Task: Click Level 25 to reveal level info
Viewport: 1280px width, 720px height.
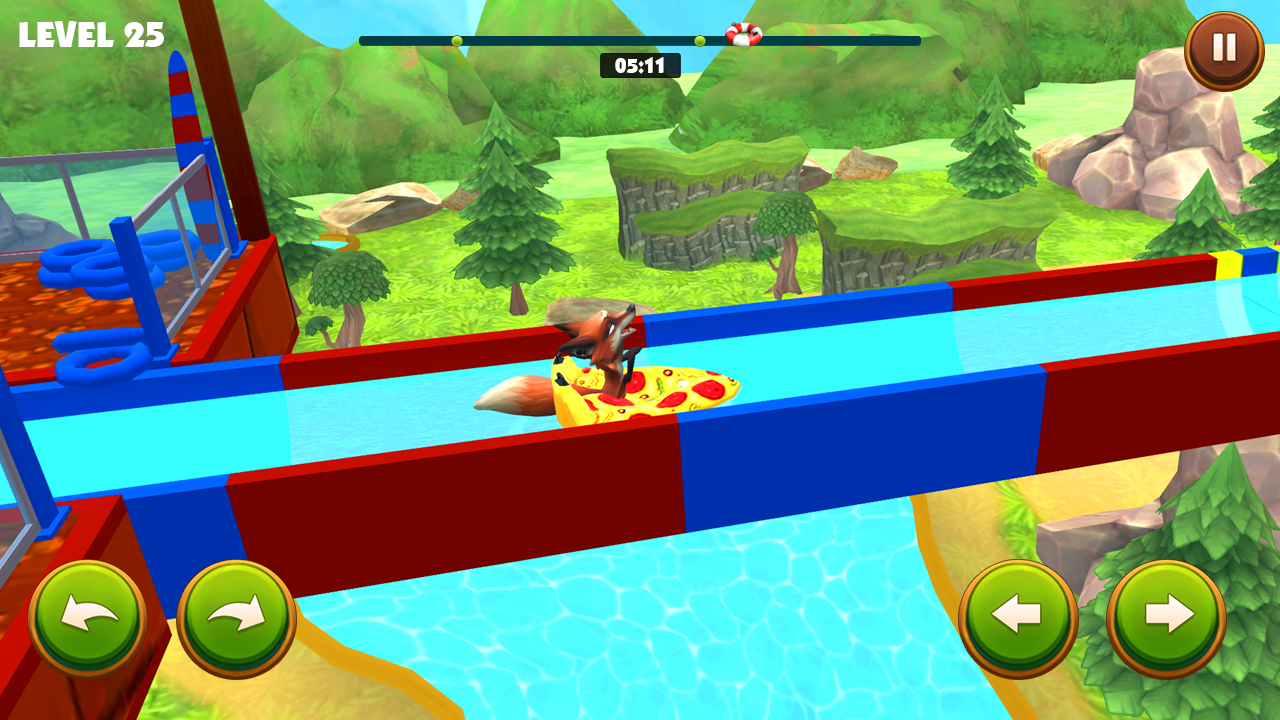Action: coord(90,33)
